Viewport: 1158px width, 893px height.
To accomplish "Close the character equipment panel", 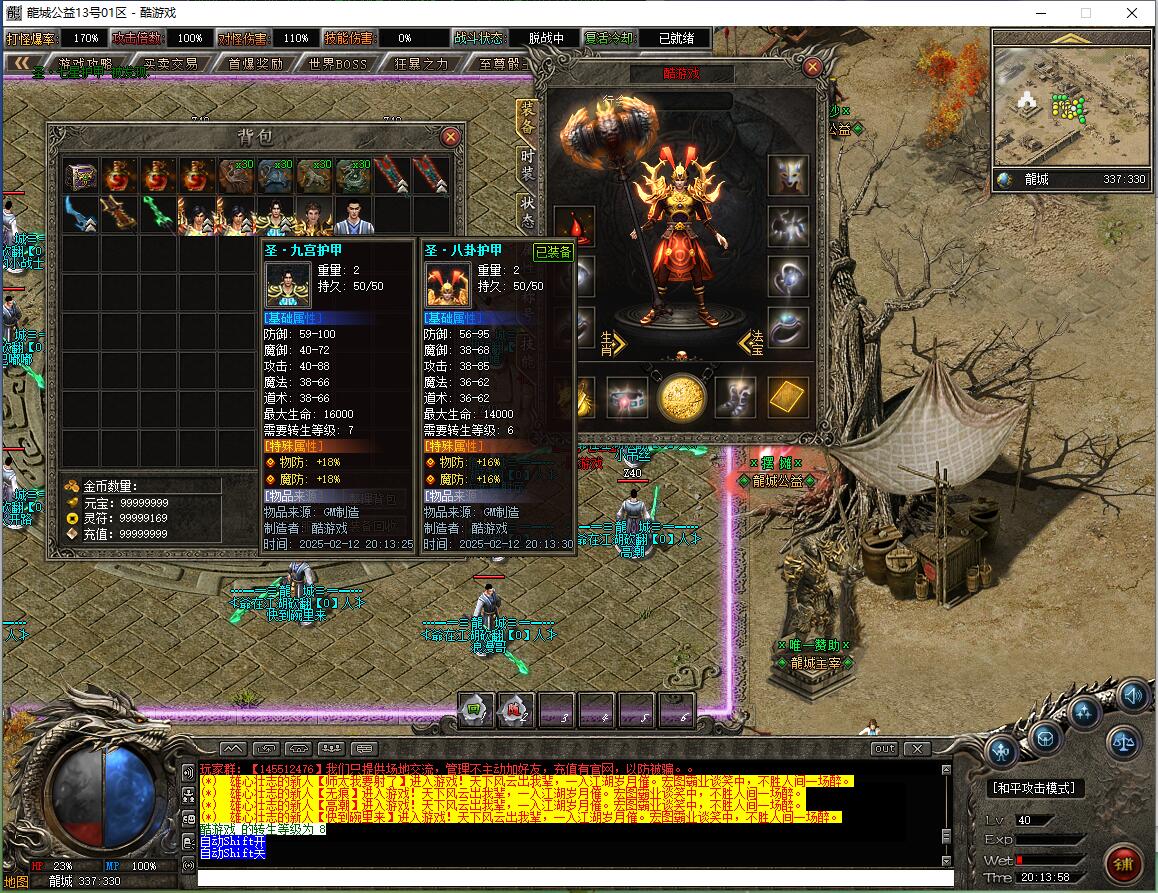I will [x=812, y=68].
